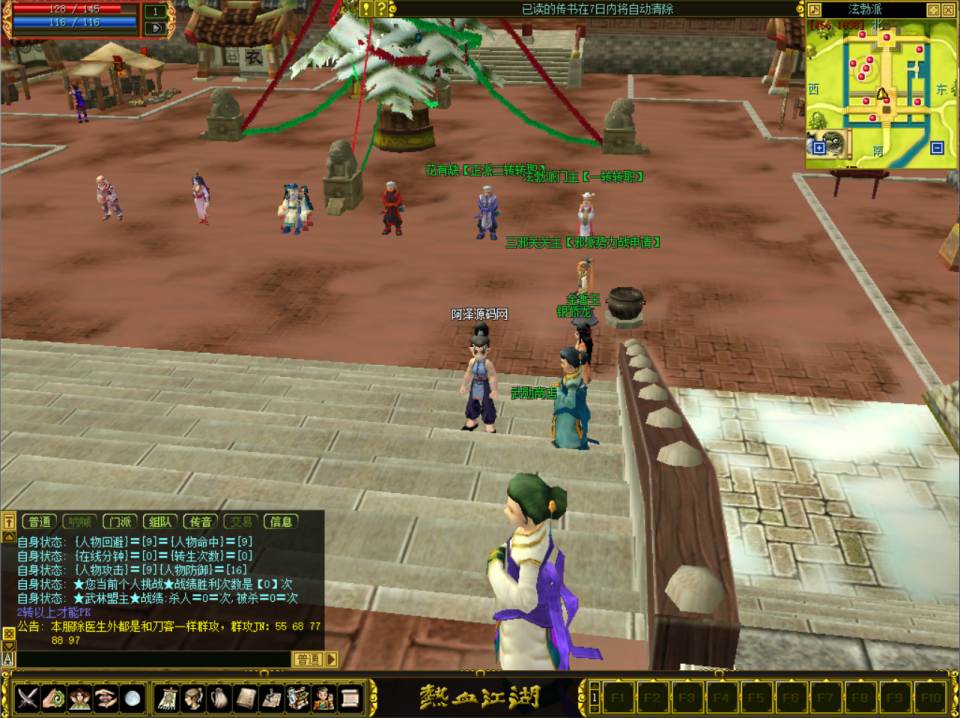Click the paper scroll icon in bottom bar
The image size is (960, 718).
(x=348, y=697)
